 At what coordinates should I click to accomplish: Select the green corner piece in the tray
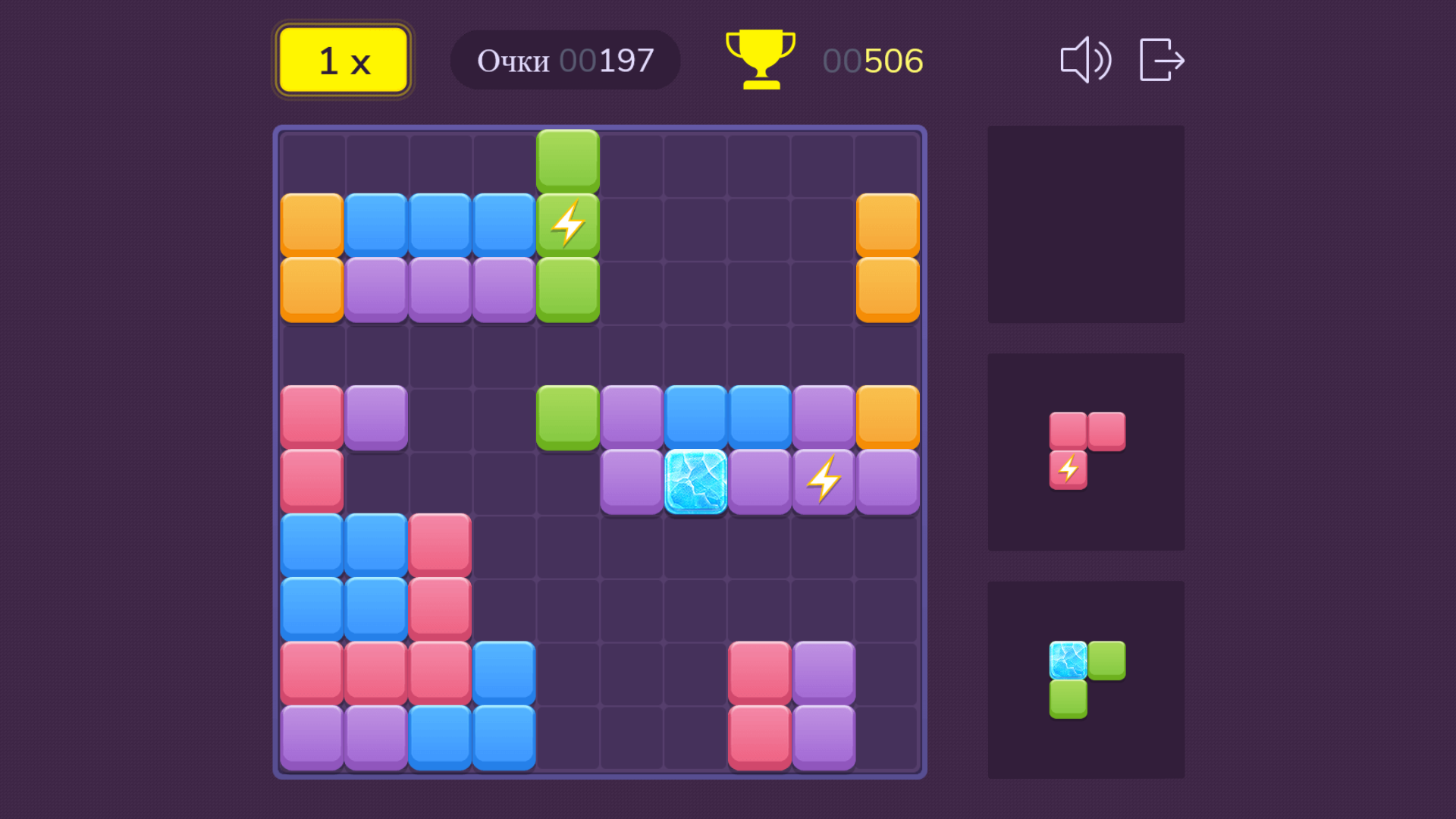coord(1086,679)
